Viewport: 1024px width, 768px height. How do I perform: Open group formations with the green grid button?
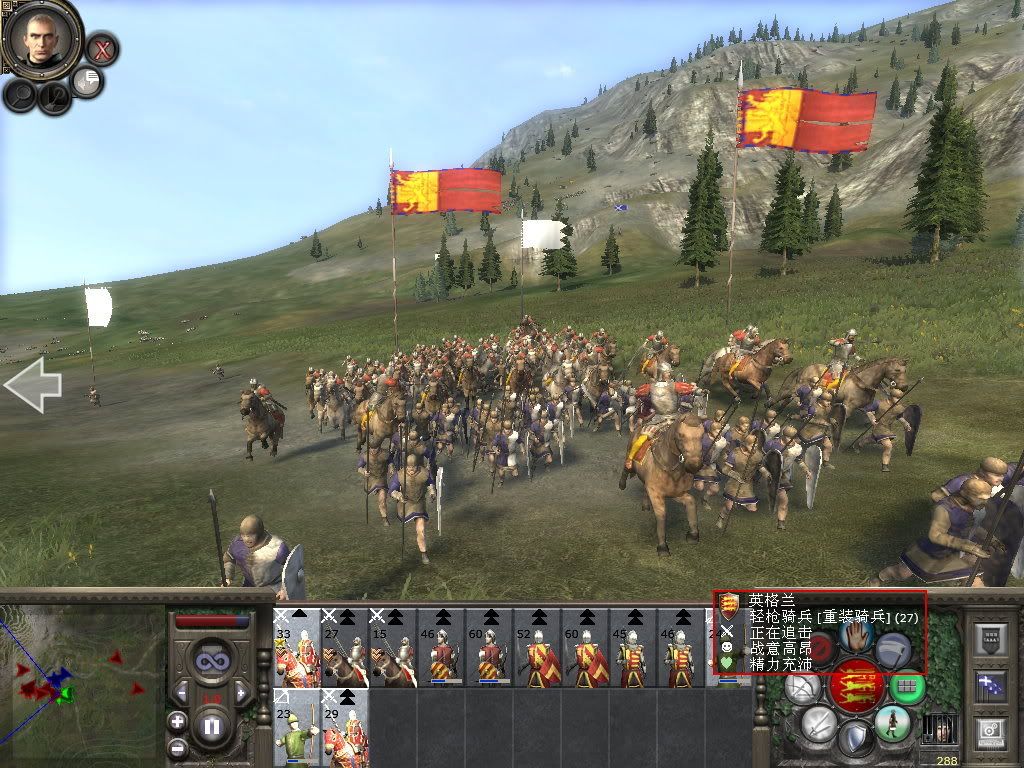[908, 688]
